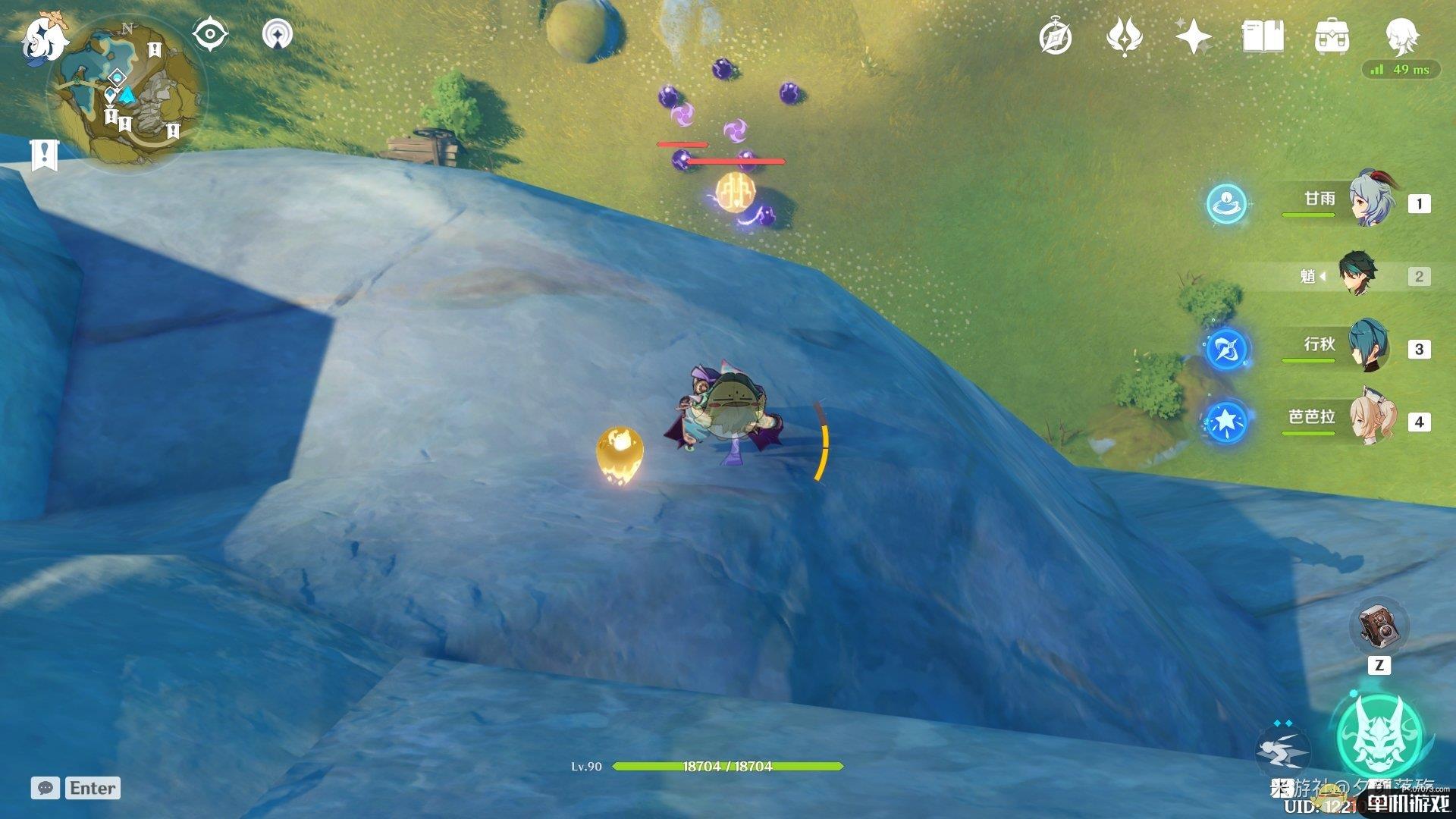
Task: Open the wish star icon
Action: point(1193,37)
